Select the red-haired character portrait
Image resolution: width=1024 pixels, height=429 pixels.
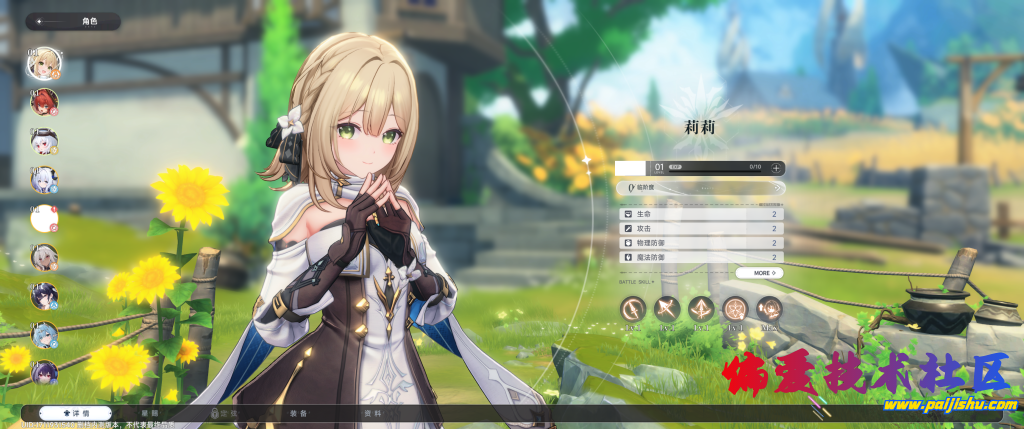(x=44, y=101)
